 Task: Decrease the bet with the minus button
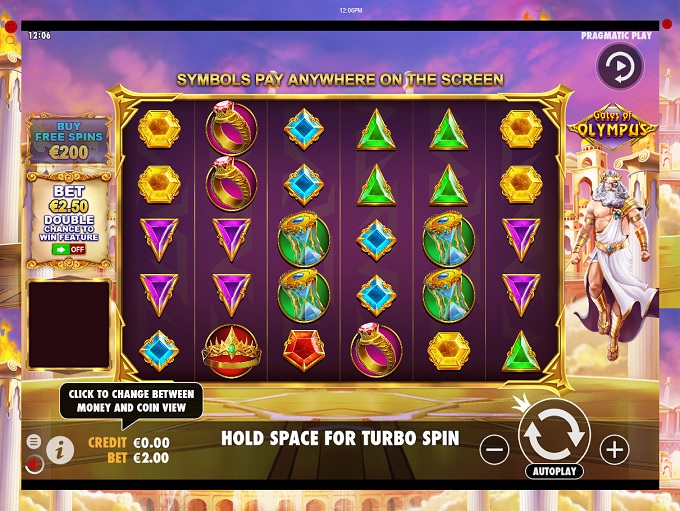(494, 450)
